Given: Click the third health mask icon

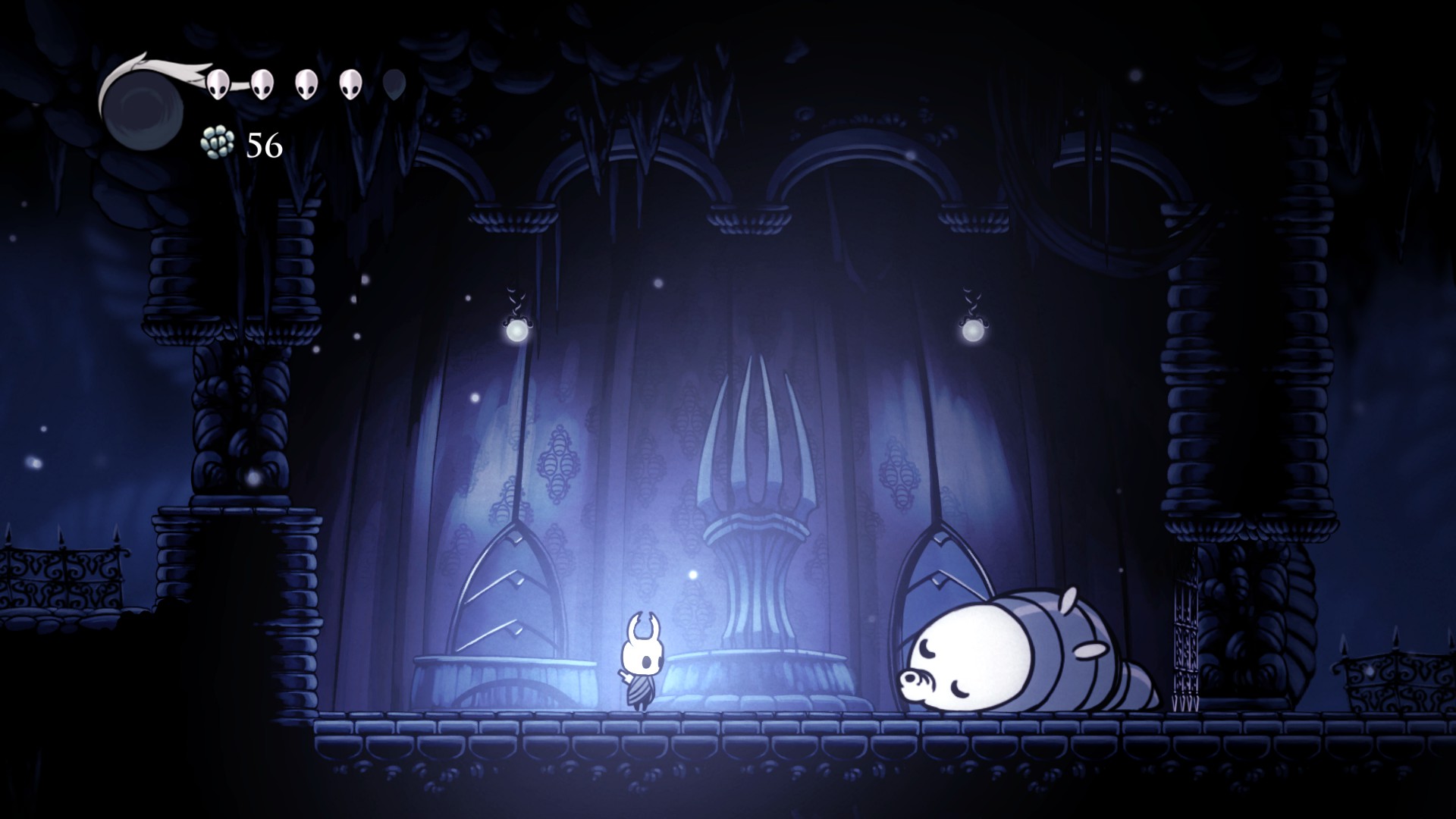Looking at the screenshot, I should pyautogui.click(x=306, y=83).
